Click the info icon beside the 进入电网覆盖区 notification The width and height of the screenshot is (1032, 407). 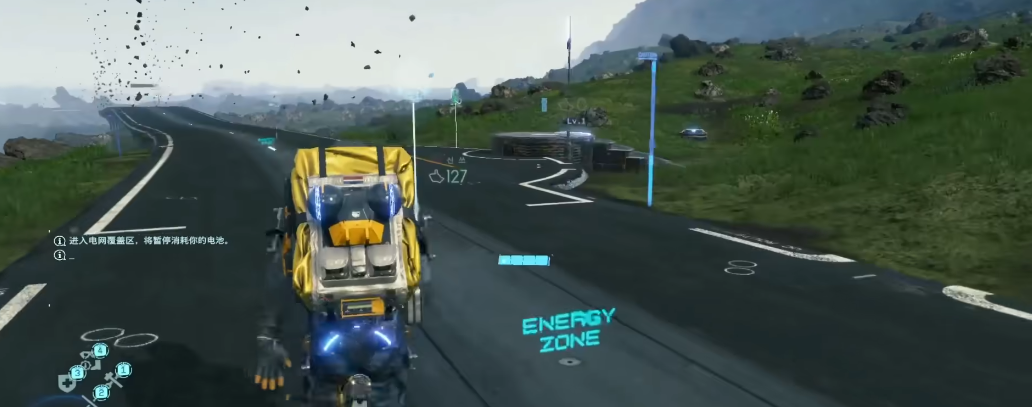point(59,241)
